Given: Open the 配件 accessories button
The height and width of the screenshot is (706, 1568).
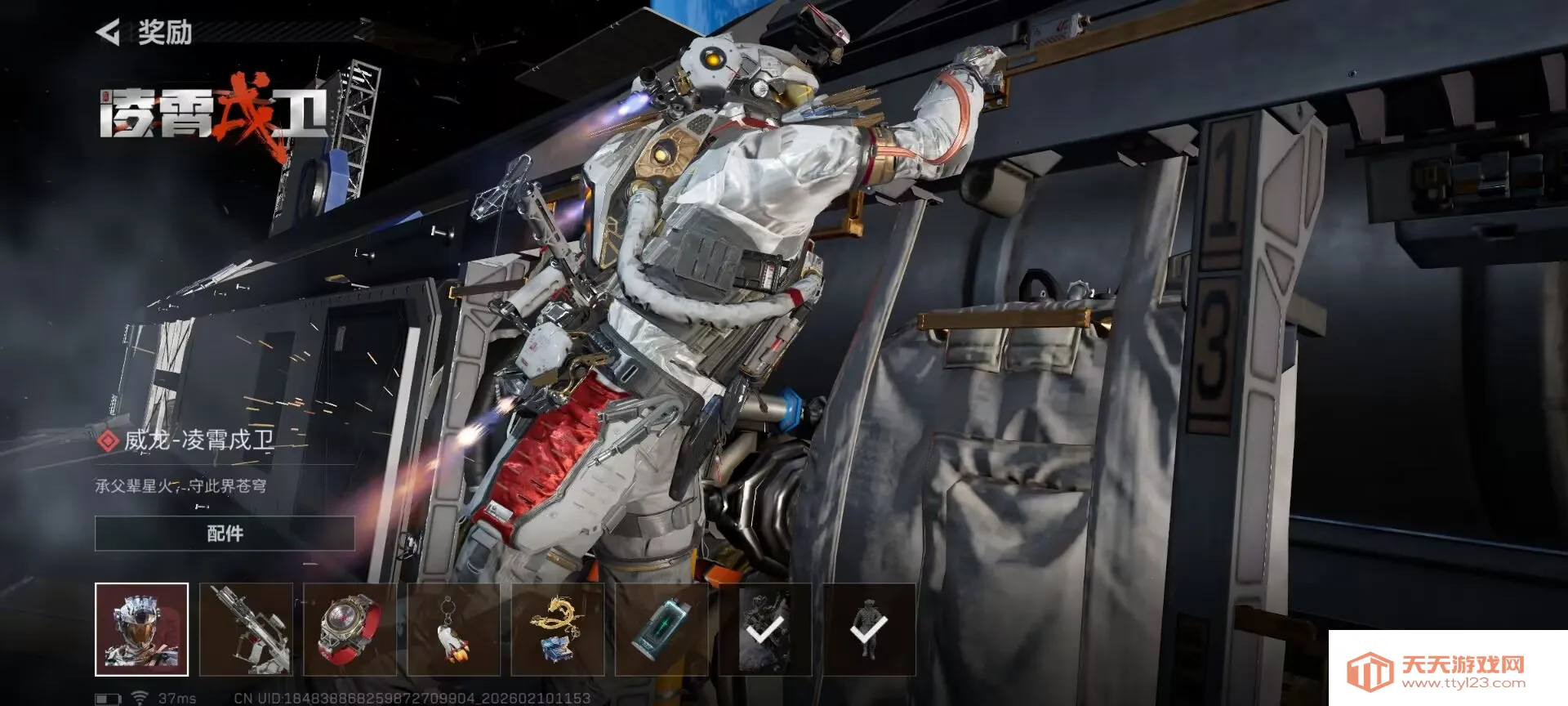Looking at the screenshot, I should pos(225,534).
